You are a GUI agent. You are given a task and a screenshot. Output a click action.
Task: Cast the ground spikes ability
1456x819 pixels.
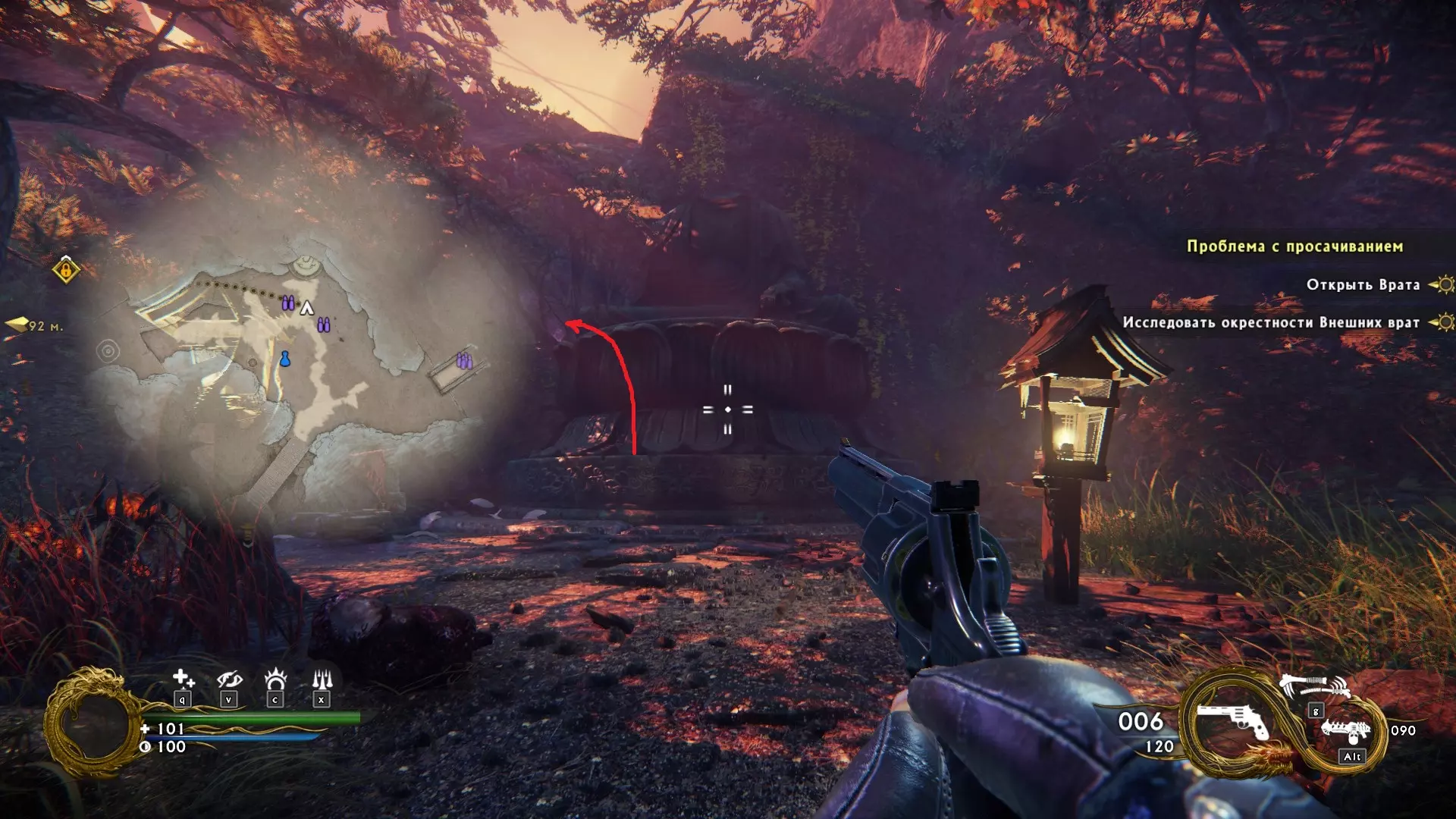click(x=322, y=678)
